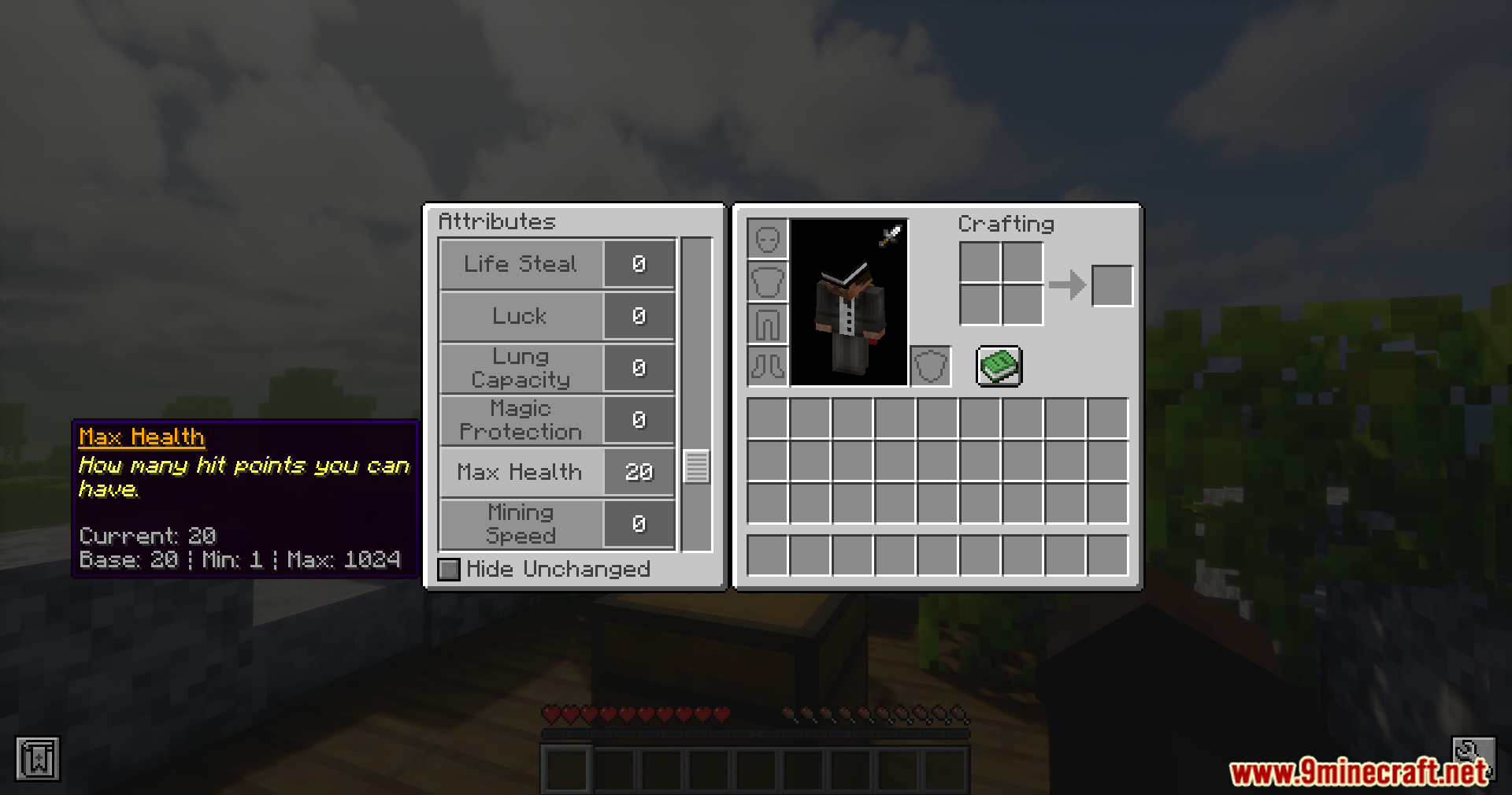Open the Attributes panel header
Screen dimensions: 1512x795
tap(497, 221)
